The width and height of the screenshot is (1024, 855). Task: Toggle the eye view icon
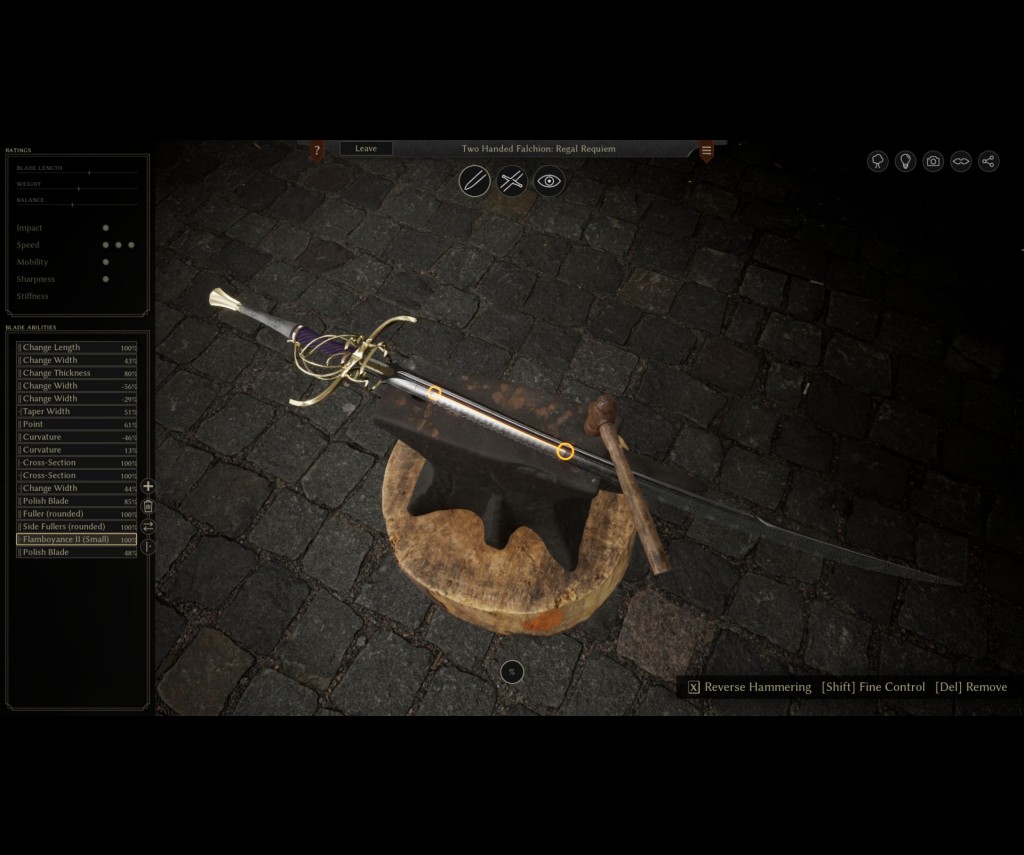[549, 181]
